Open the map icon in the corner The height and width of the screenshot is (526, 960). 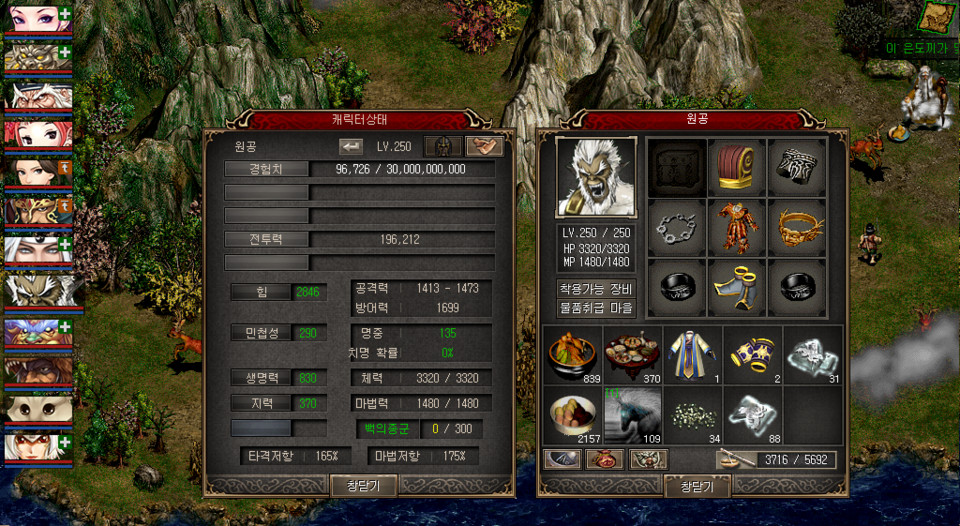click(939, 17)
